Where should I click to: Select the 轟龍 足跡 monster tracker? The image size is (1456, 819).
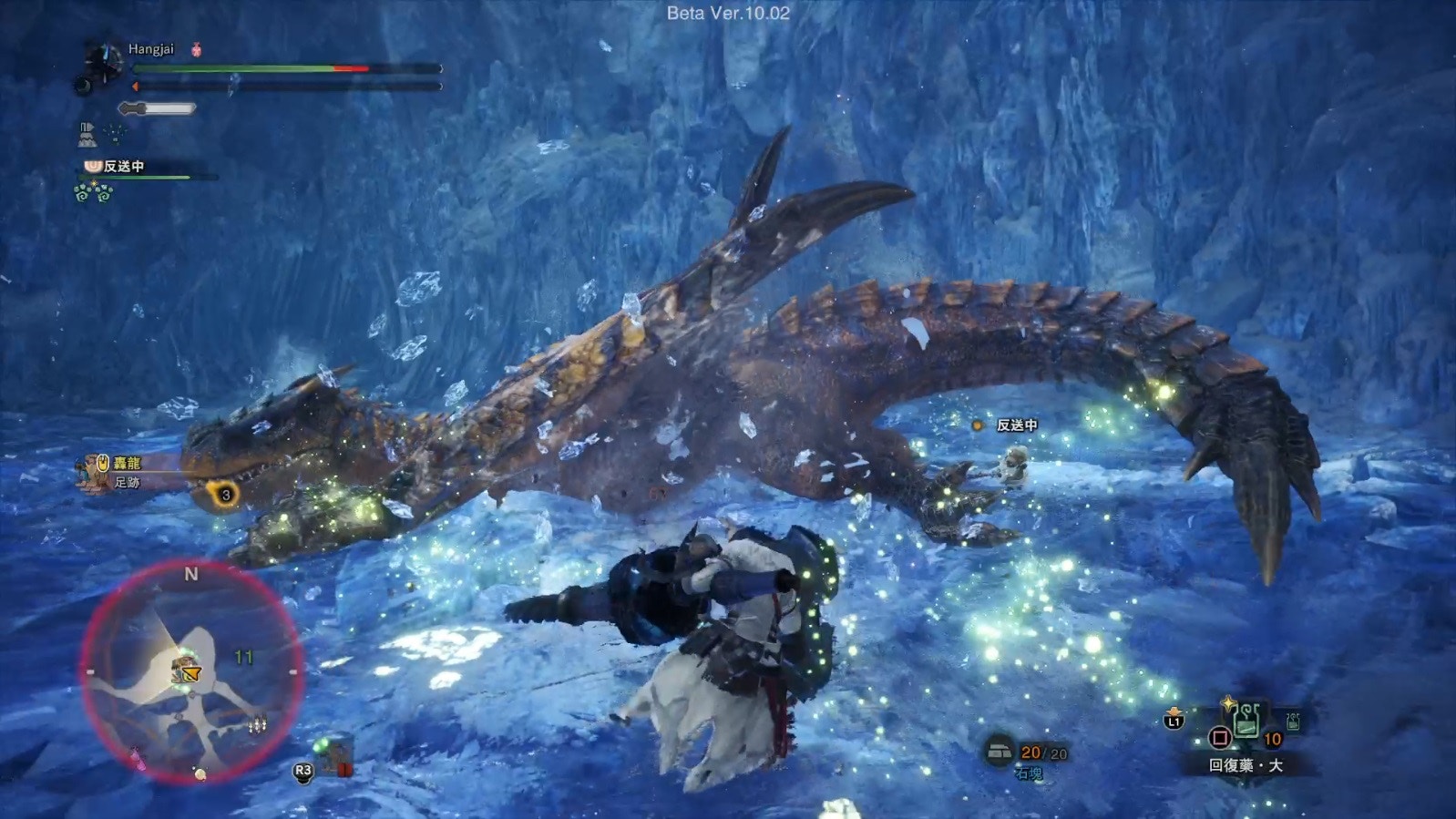coord(113,472)
